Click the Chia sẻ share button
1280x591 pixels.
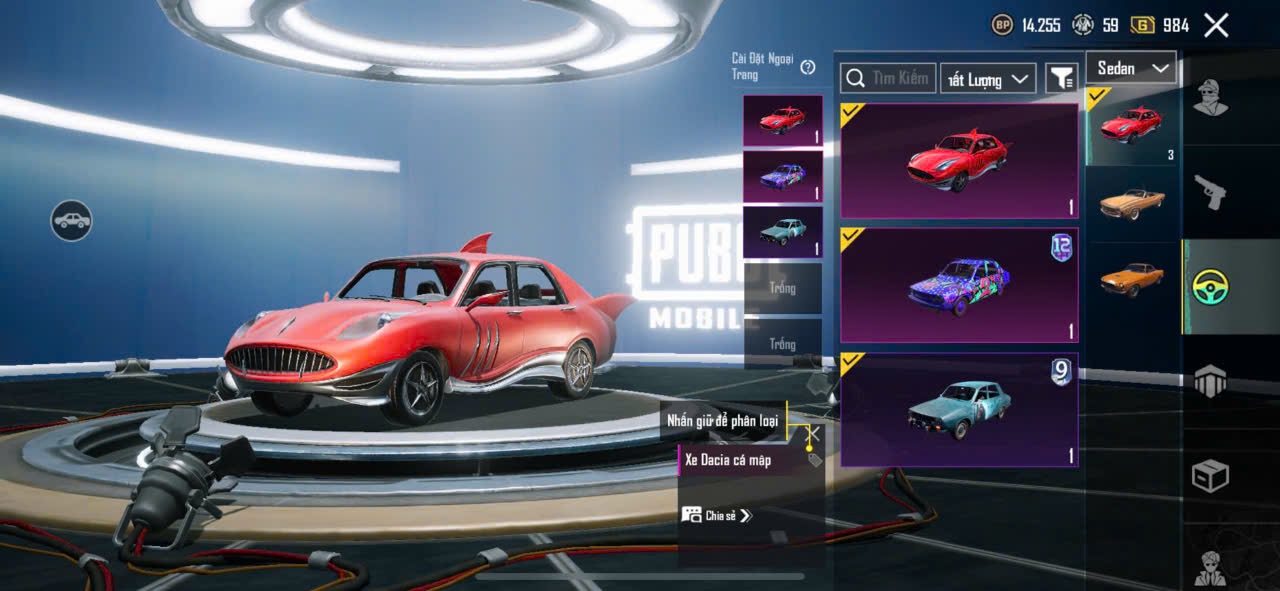tap(716, 515)
